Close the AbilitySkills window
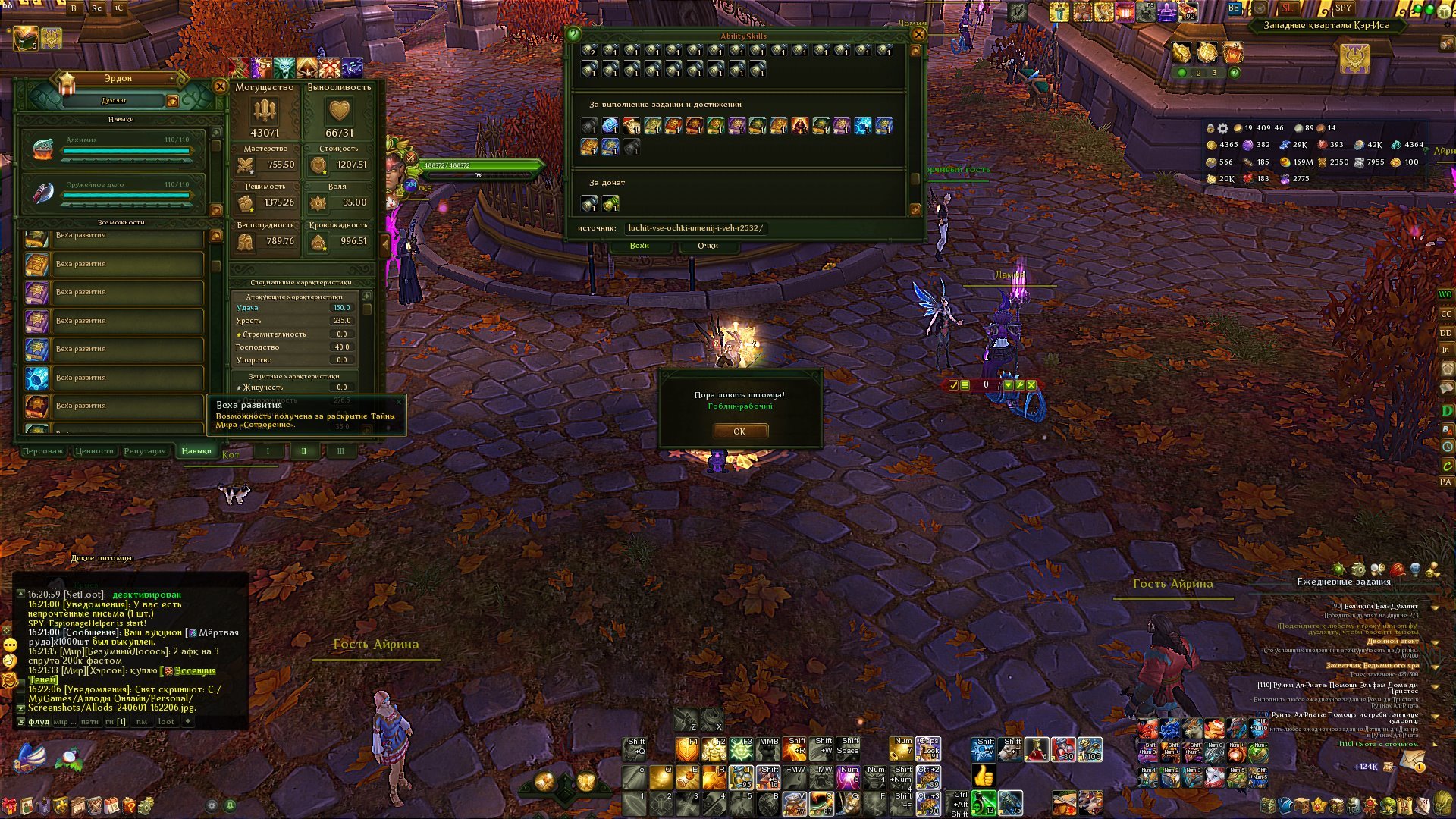The height and width of the screenshot is (819, 1456). (x=918, y=34)
